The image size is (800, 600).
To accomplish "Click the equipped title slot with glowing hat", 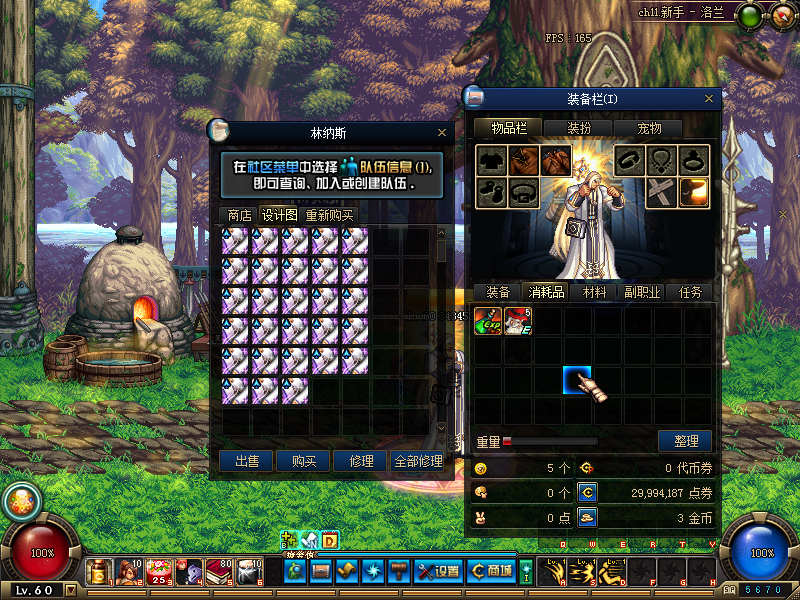I will 694,191.
